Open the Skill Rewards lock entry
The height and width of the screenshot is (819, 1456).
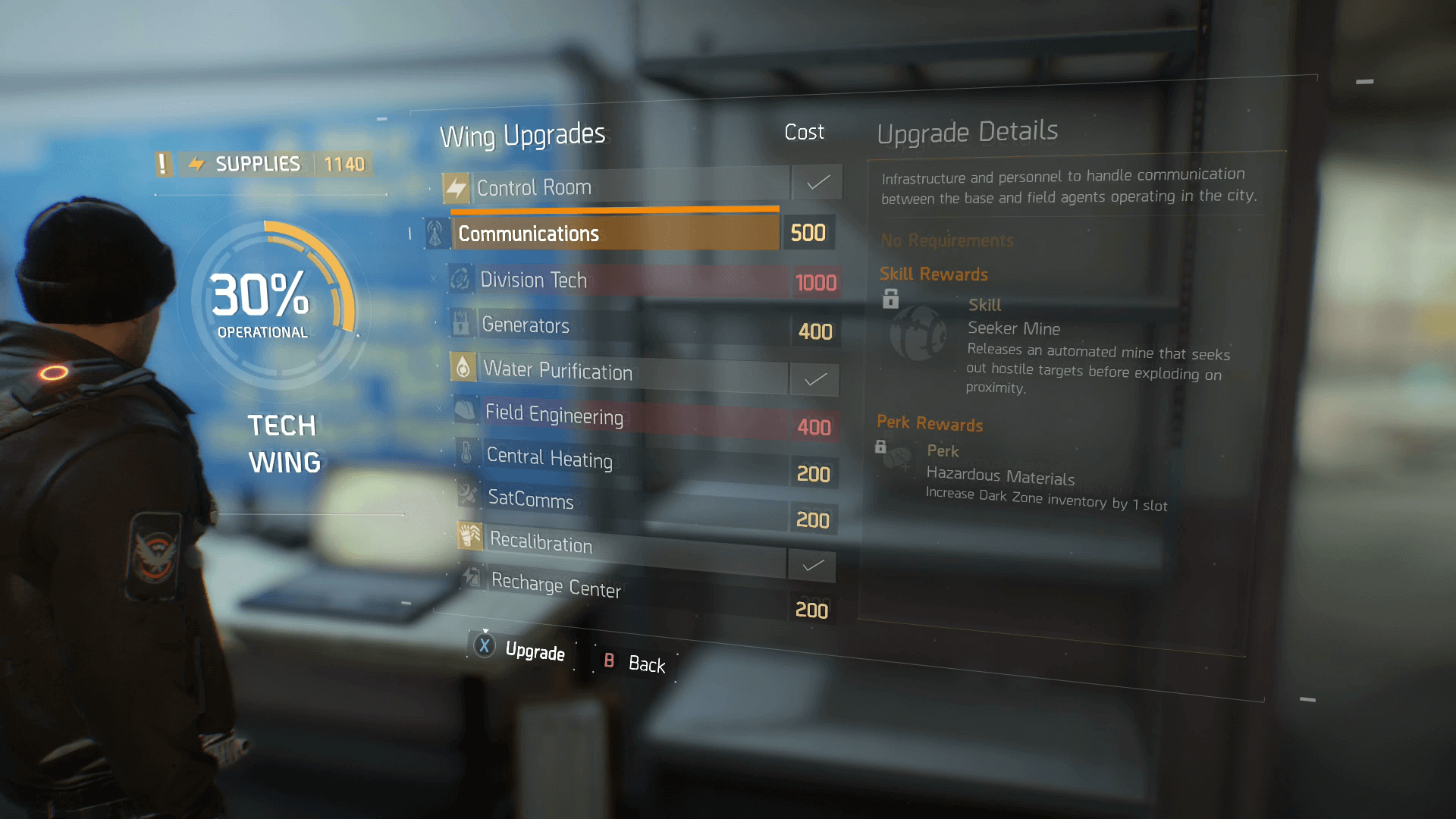click(890, 300)
